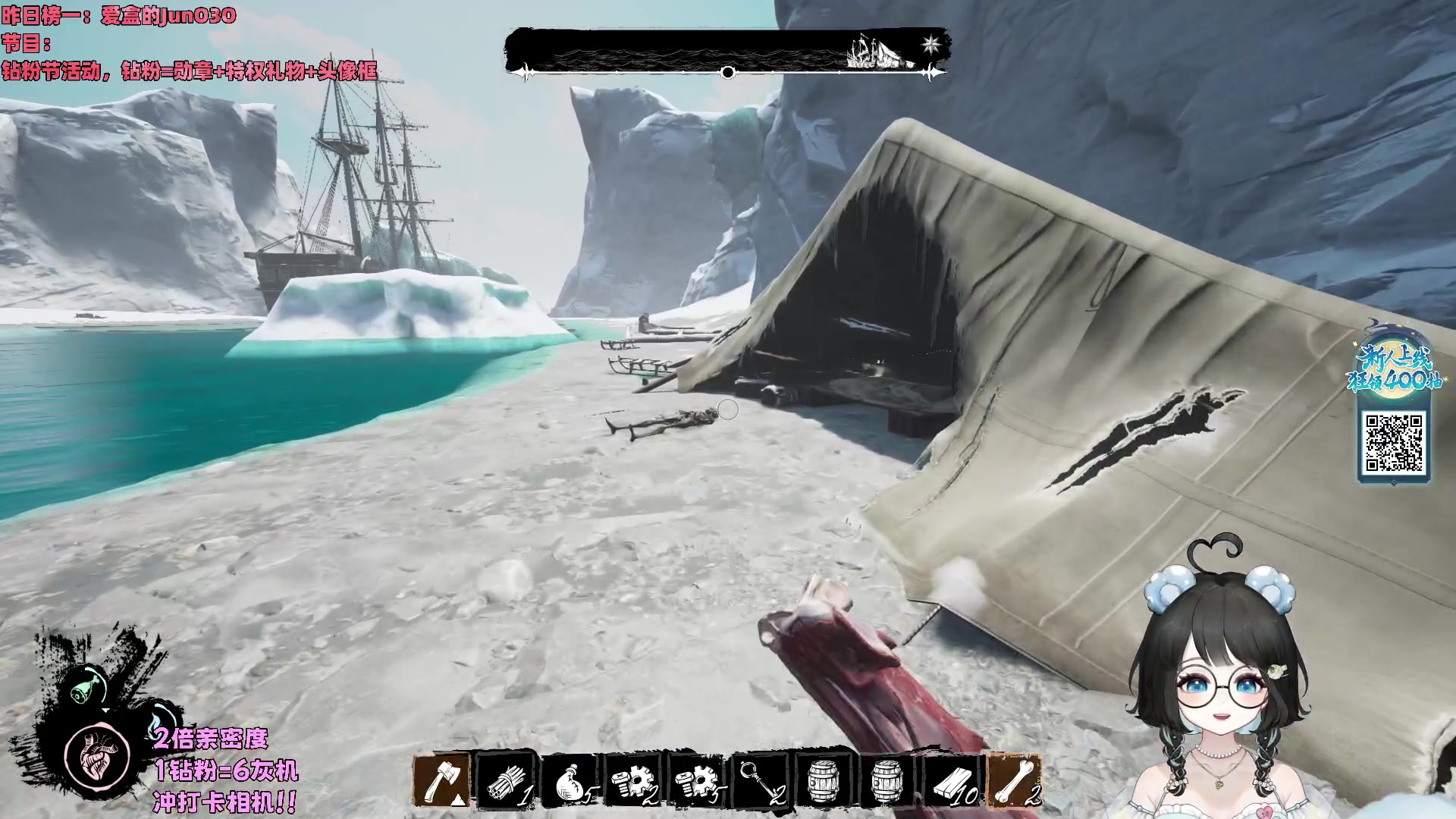Choose the bone item slot
1456x819 pixels.
(1016, 780)
